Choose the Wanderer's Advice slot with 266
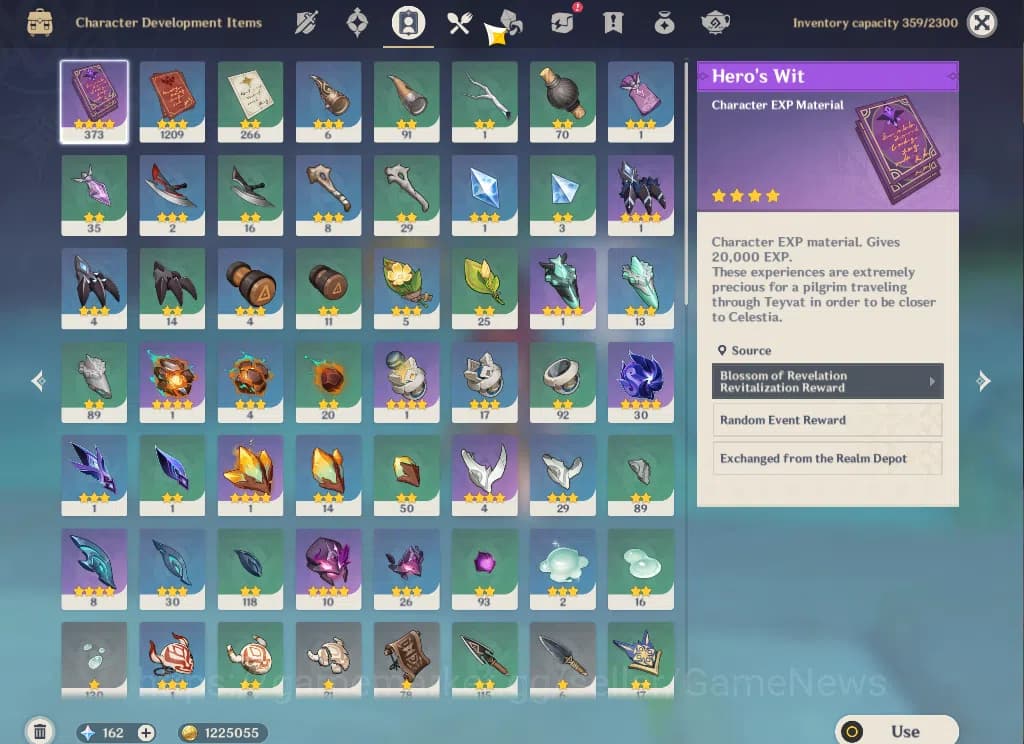This screenshot has width=1024, height=744. tap(250, 101)
